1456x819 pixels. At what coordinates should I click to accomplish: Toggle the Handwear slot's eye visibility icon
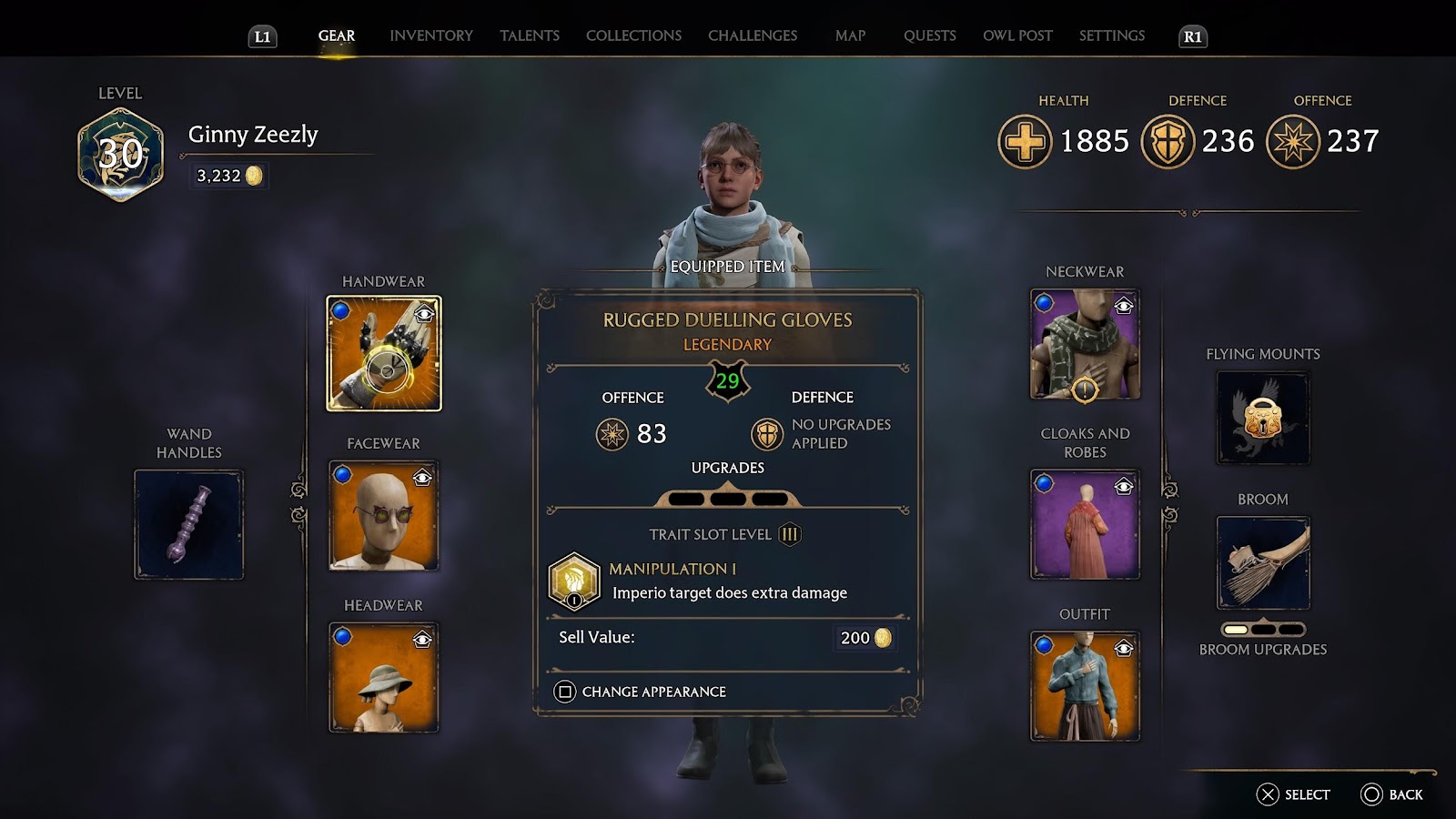424,315
